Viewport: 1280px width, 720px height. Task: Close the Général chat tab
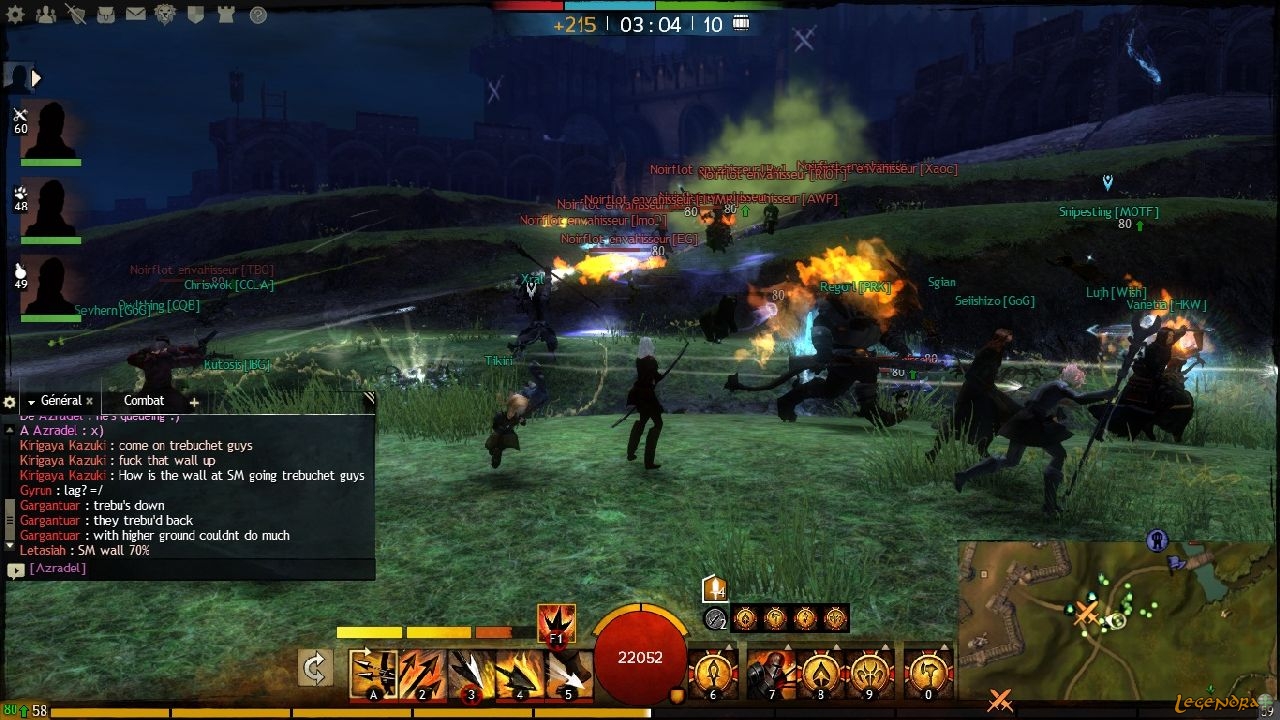(x=89, y=401)
